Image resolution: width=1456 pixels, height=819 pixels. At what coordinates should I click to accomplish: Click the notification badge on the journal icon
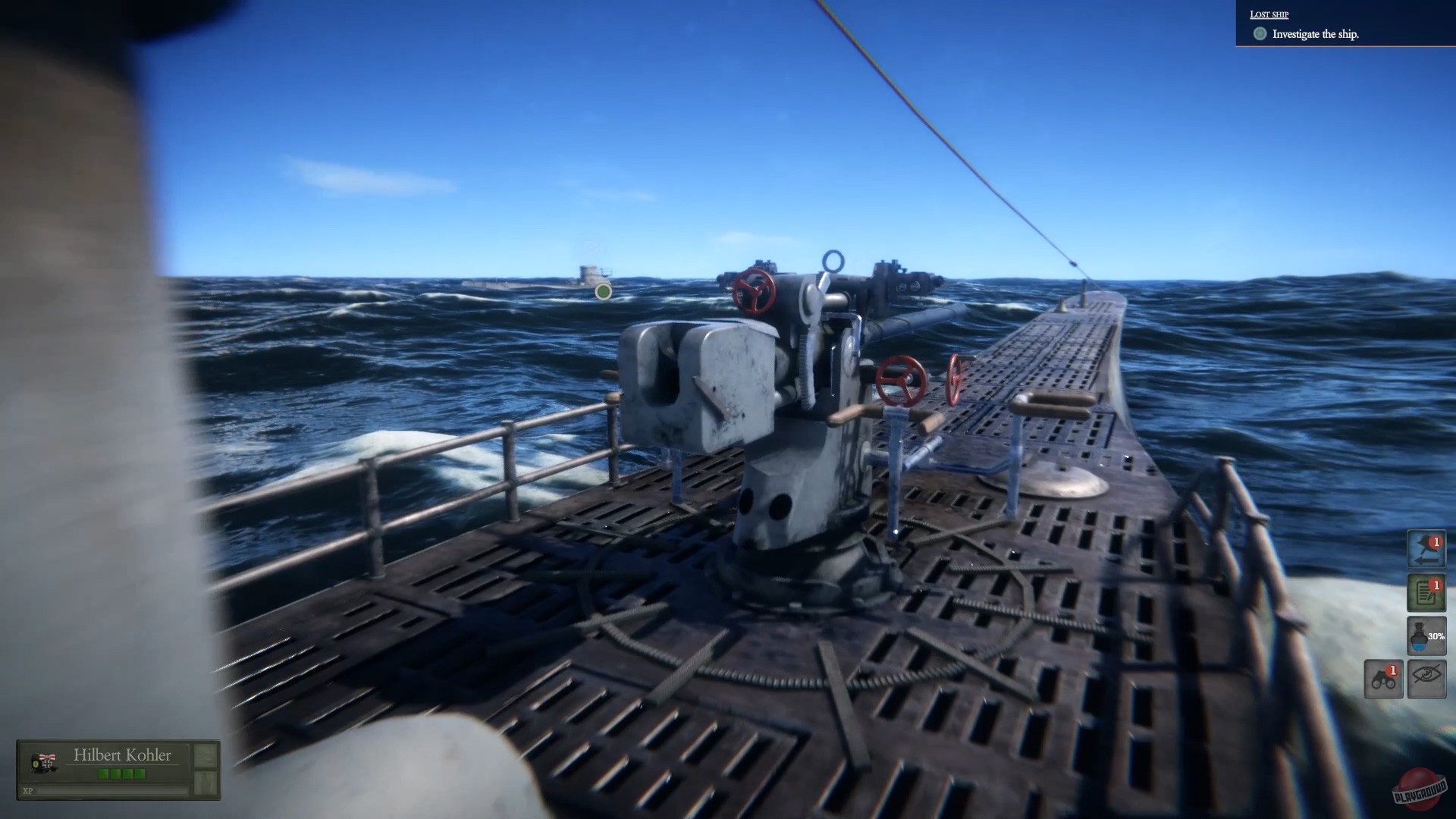(x=1436, y=585)
